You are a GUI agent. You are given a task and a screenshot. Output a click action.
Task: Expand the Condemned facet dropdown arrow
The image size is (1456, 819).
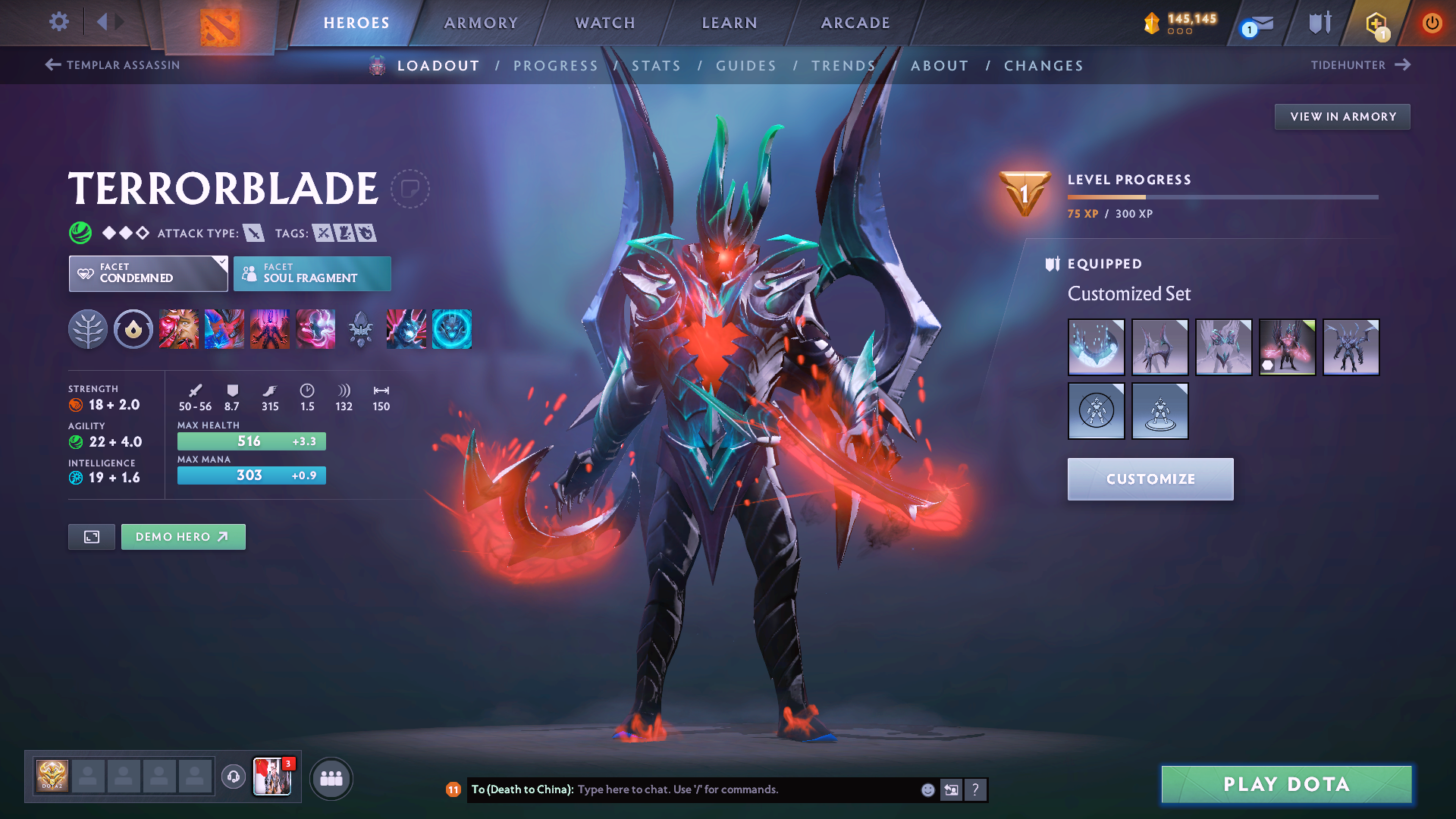(x=221, y=263)
